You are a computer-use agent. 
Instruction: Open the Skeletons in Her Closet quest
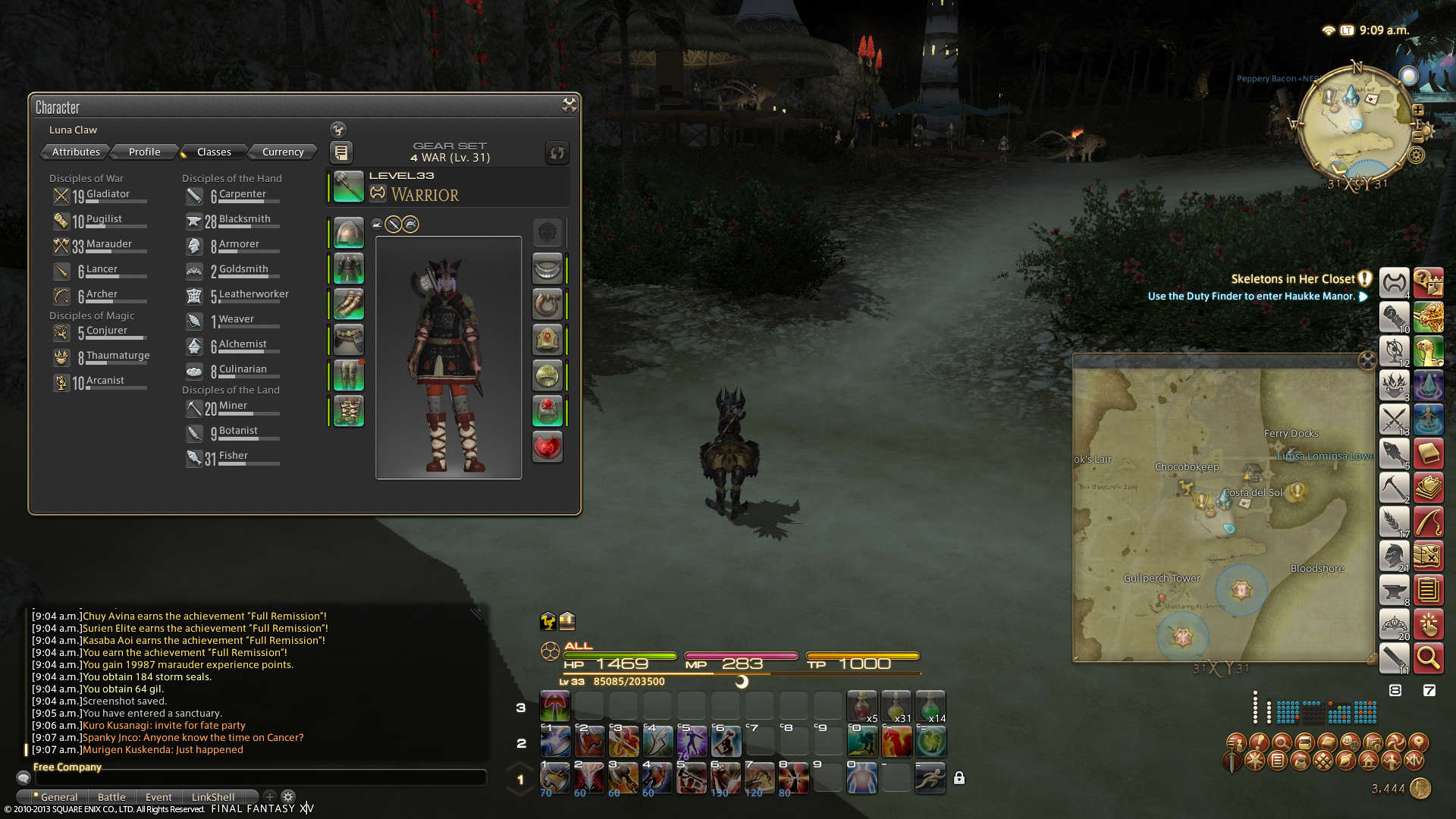[x=1292, y=279]
